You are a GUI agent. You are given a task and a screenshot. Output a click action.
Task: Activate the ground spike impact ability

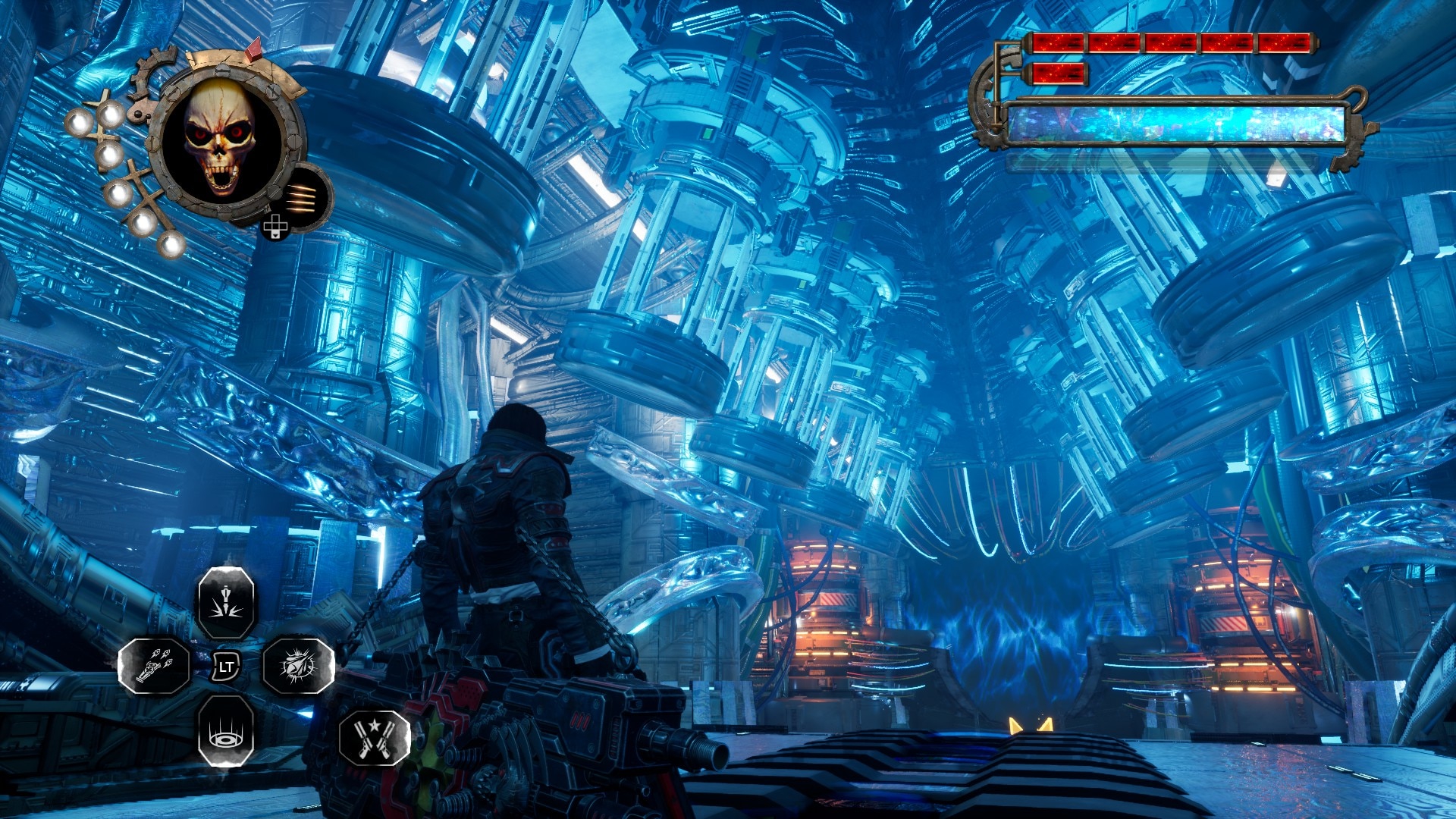pyautogui.click(x=226, y=603)
